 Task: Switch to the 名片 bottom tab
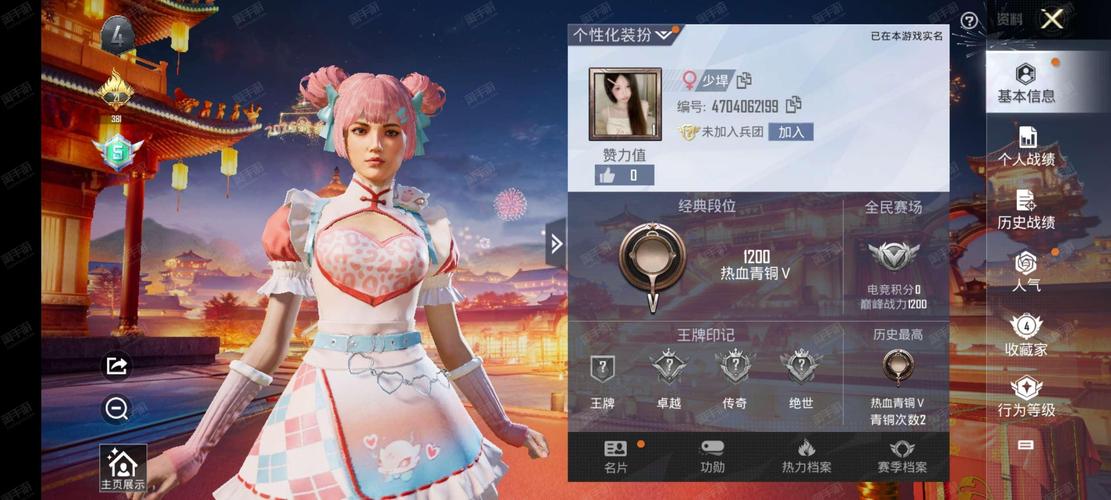coord(616,457)
